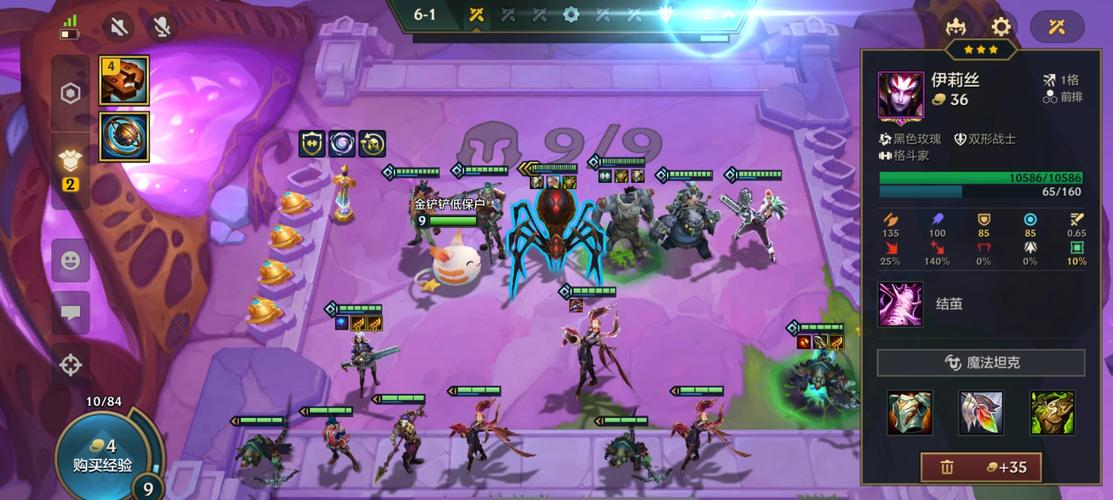The height and width of the screenshot is (500, 1113).
Task: Sell Elise using the trash button
Action: pos(980,467)
